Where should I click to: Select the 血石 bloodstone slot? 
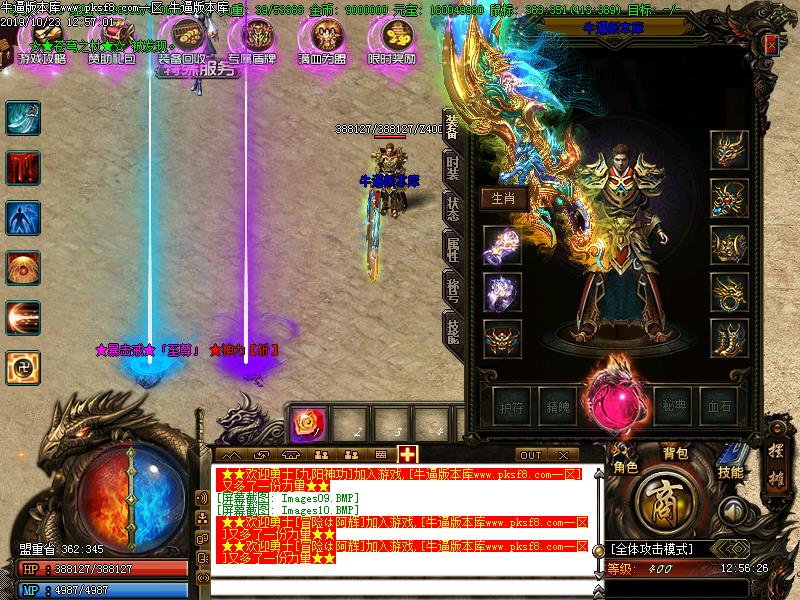click(719, 406)
